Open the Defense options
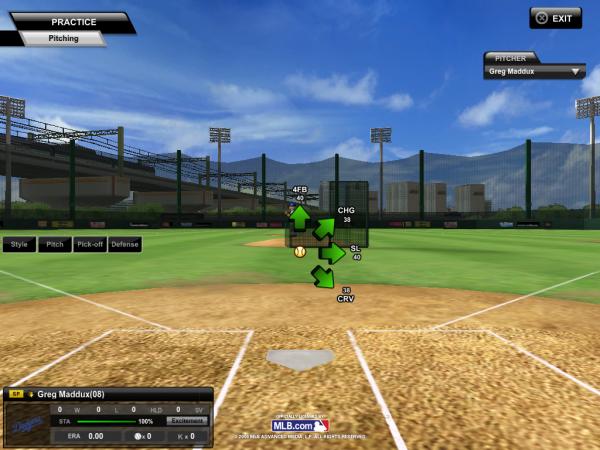The height and width of the screenshot is (450, 600). click(125, 244)
